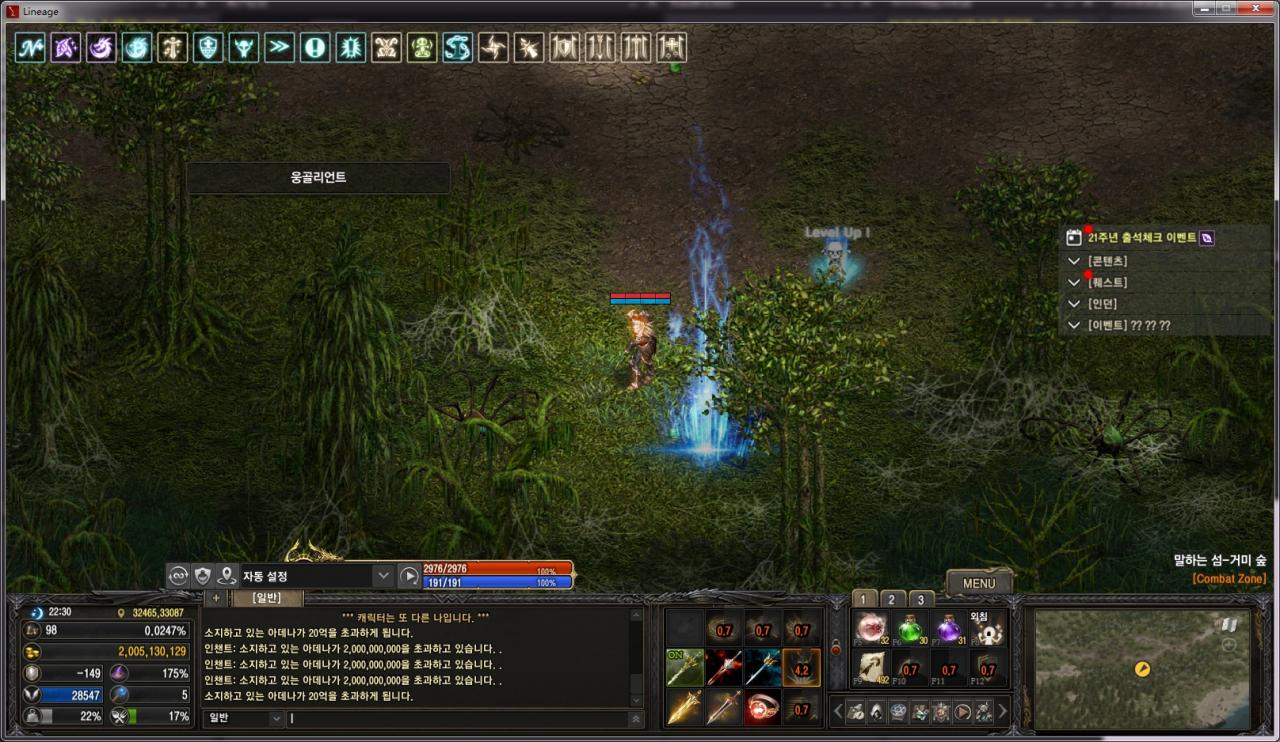1280x742 pixels.
Task: Toggle the green sword slot marked ON
Action: [x=685, y=667]
